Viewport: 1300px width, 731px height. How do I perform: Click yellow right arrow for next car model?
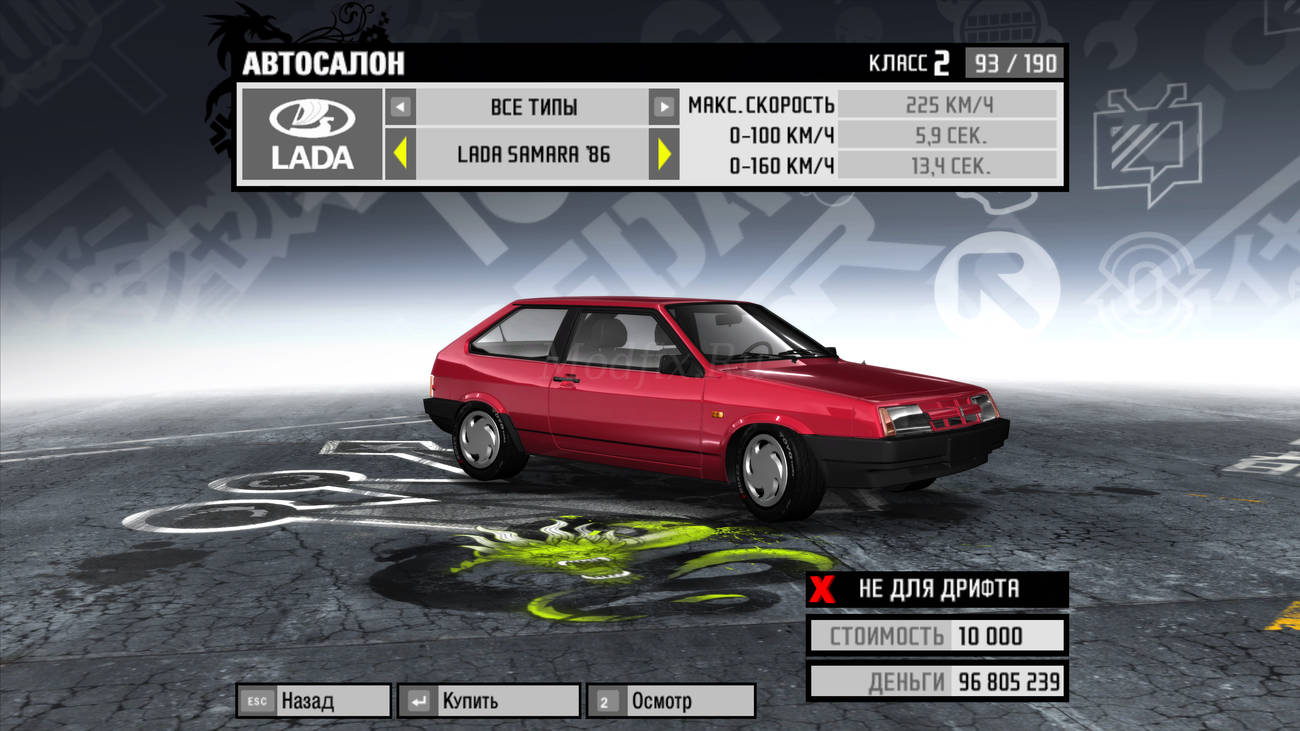click(665, 152)
